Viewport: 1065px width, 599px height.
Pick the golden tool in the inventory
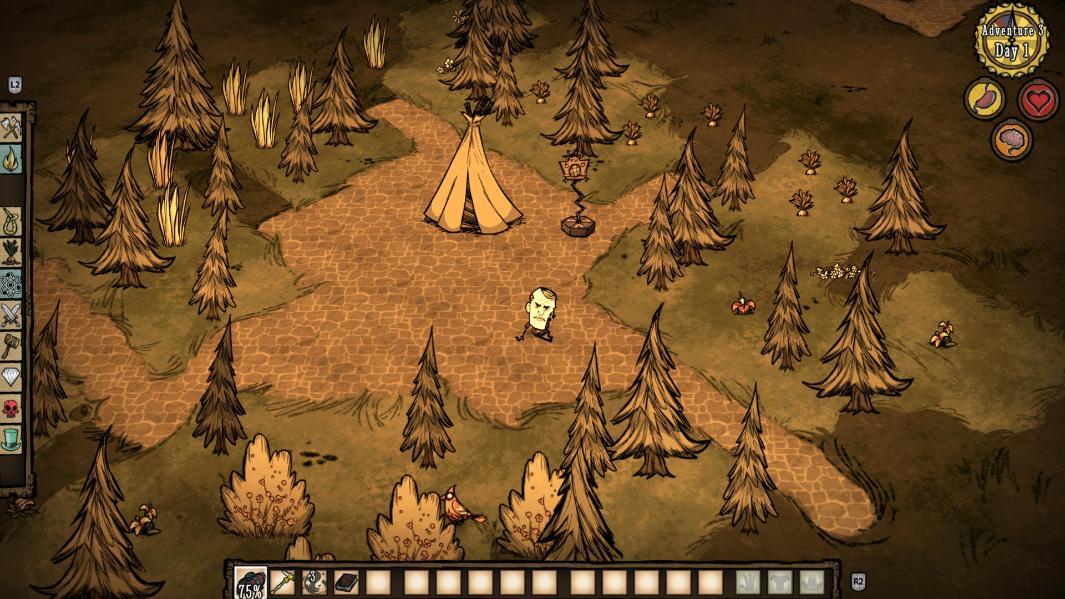(x=283, y=583)
